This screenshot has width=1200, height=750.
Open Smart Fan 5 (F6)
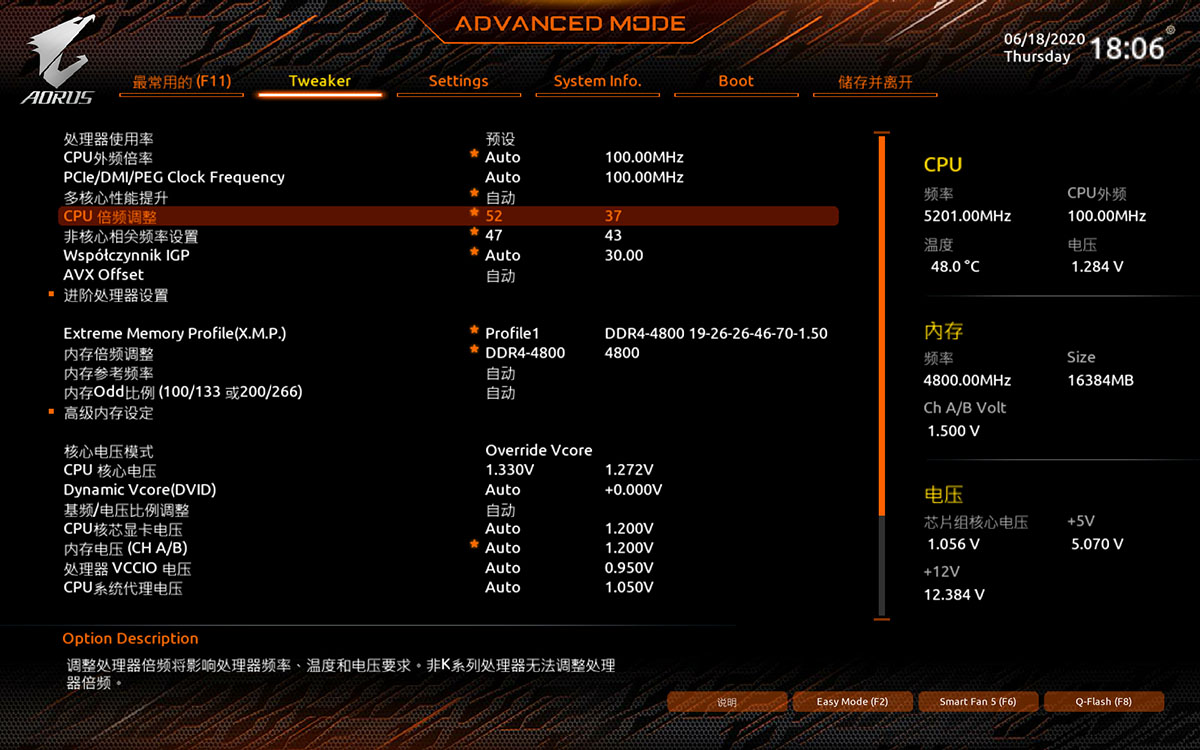click(x=978, y=702)
